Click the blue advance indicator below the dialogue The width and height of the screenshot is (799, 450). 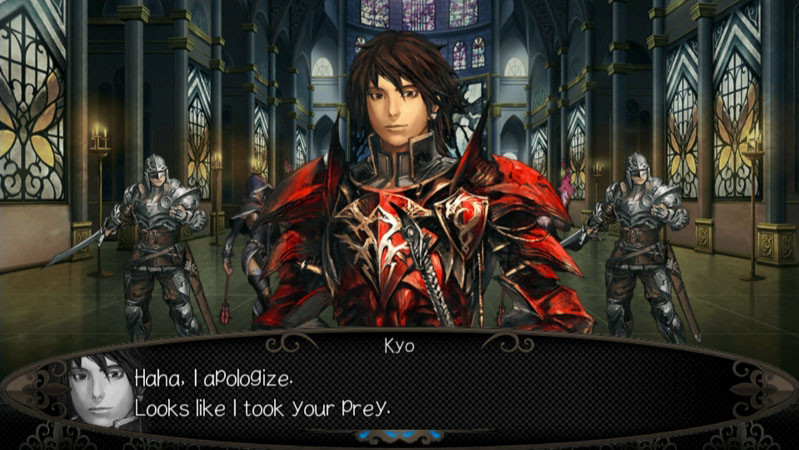(x=399, y=436)
